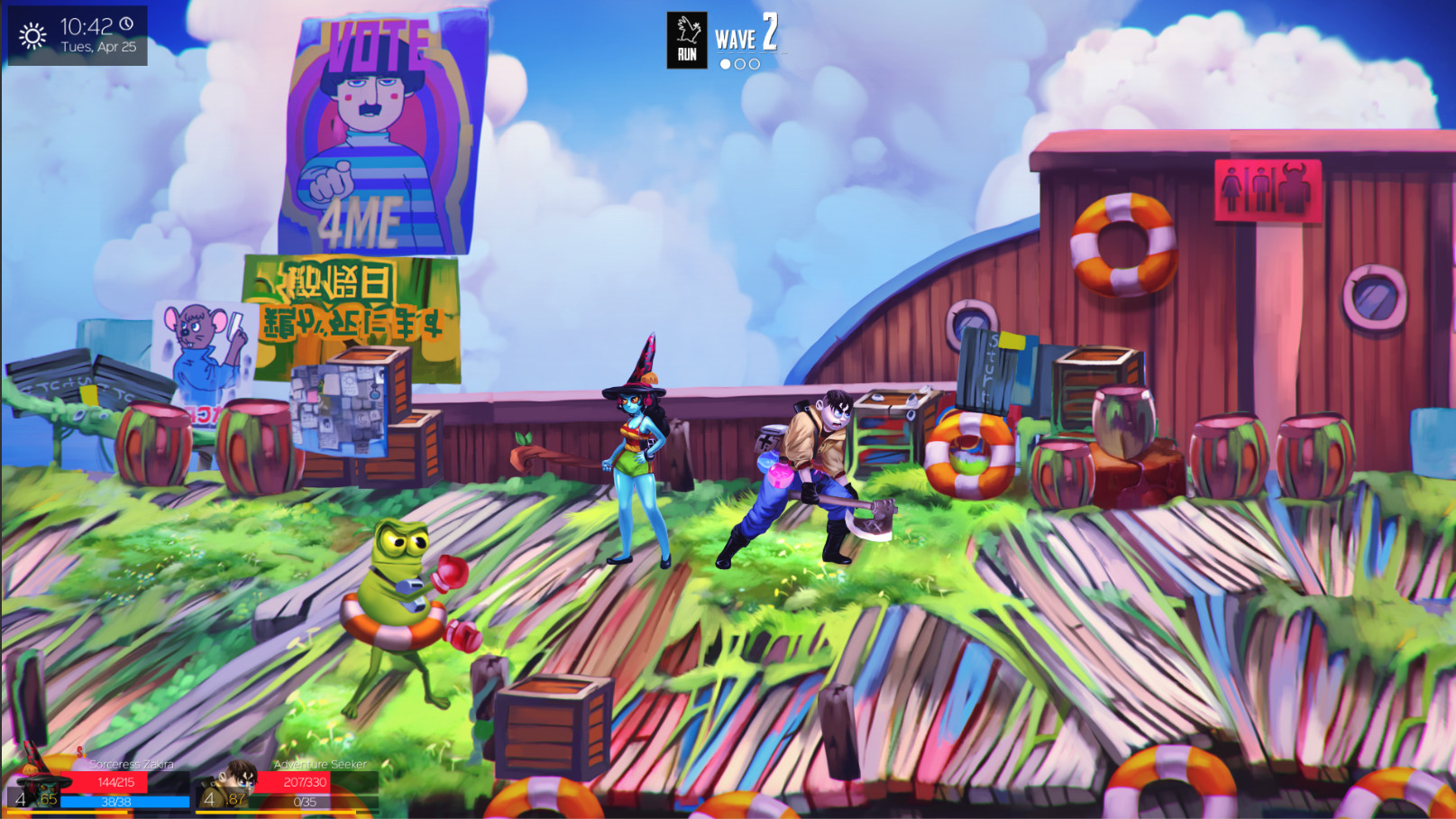
Task: Select the second wave progress circle
Action: tap(740, 64)
